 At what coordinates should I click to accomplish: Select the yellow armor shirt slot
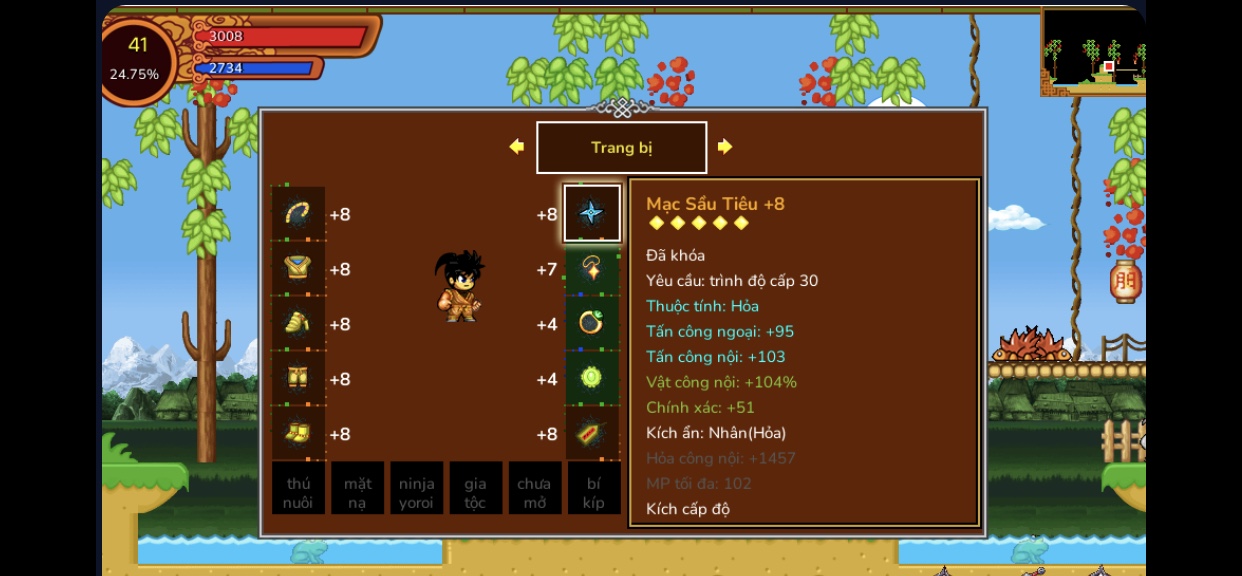[298, 268]
